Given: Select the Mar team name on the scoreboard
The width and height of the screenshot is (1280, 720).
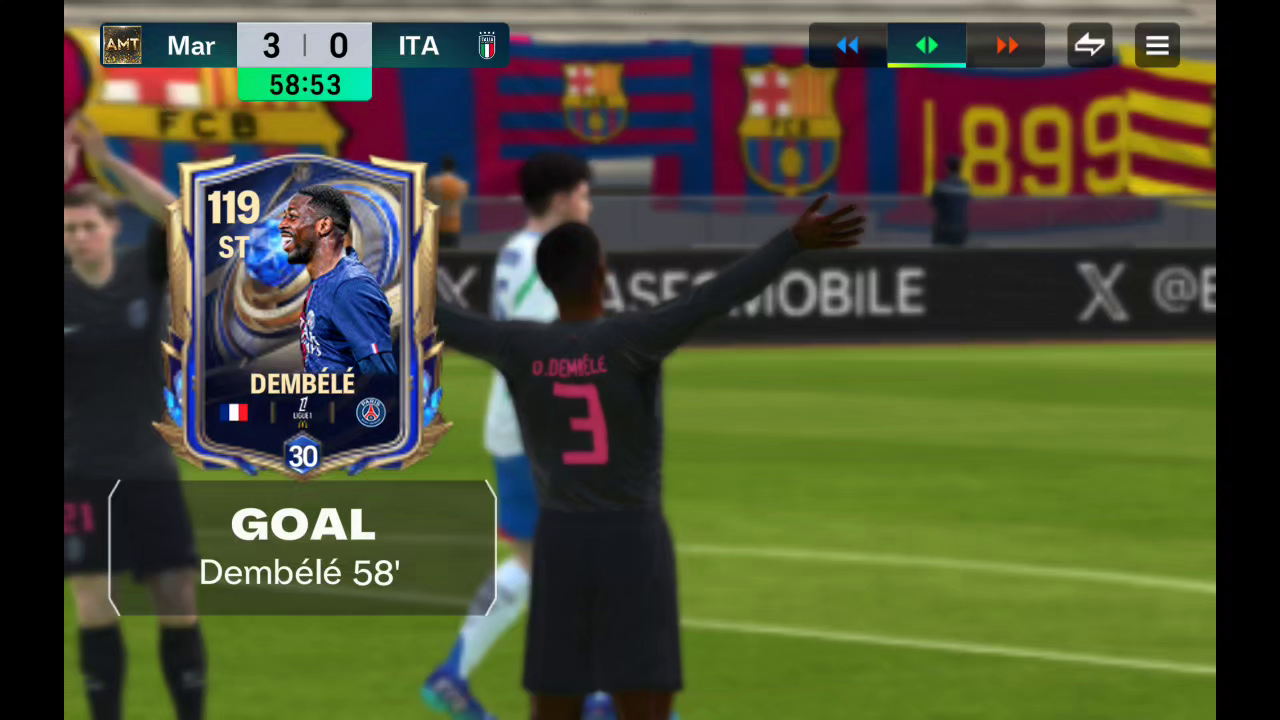Looking at the screenshot, I should [x=192, y=45].
